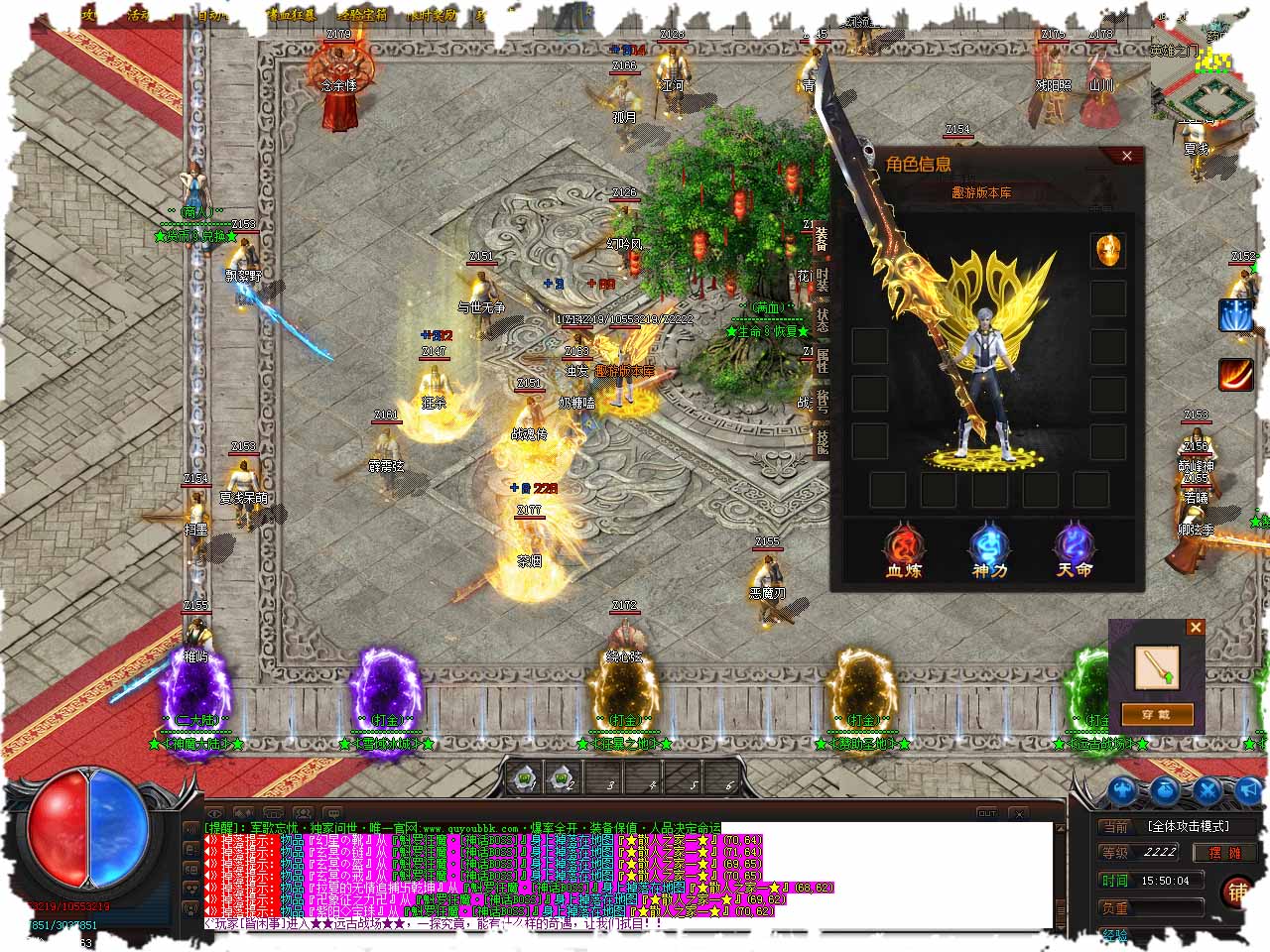Switch to the 装备 equipment tab
The width and height of the screenshot is (1270, 952).
(x=822, y=238)
